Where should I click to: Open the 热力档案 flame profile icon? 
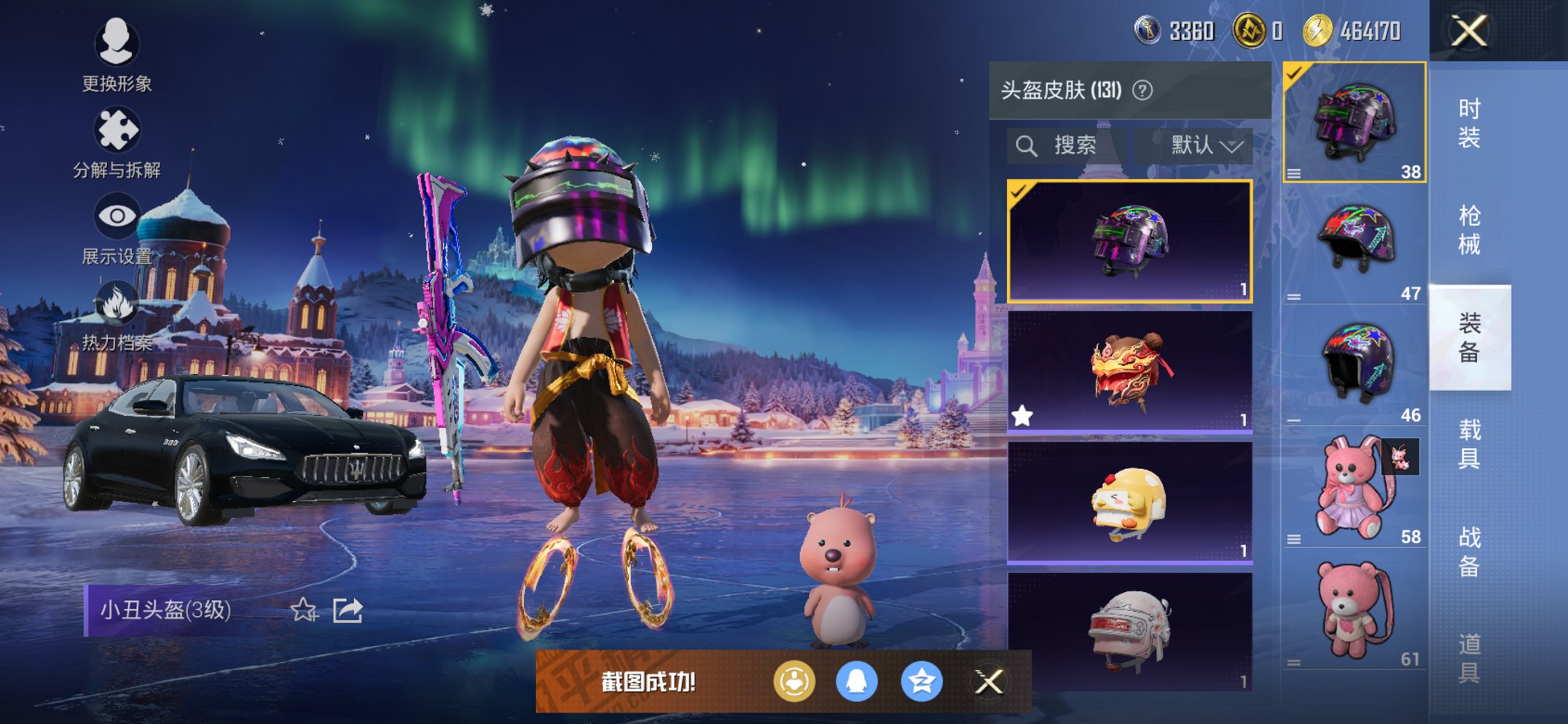118,302
